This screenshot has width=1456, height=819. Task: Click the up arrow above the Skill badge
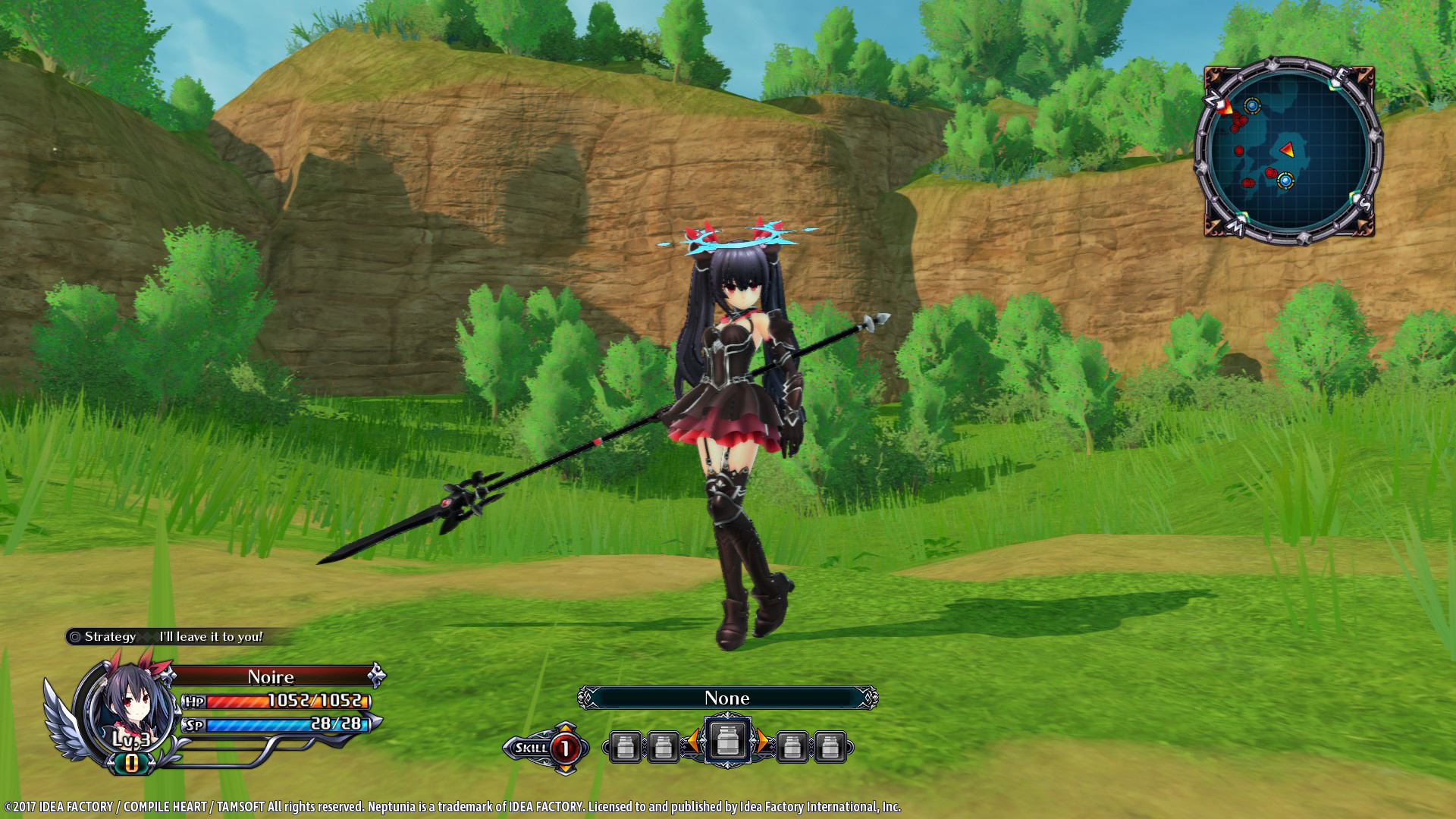[x=564, y=726]
